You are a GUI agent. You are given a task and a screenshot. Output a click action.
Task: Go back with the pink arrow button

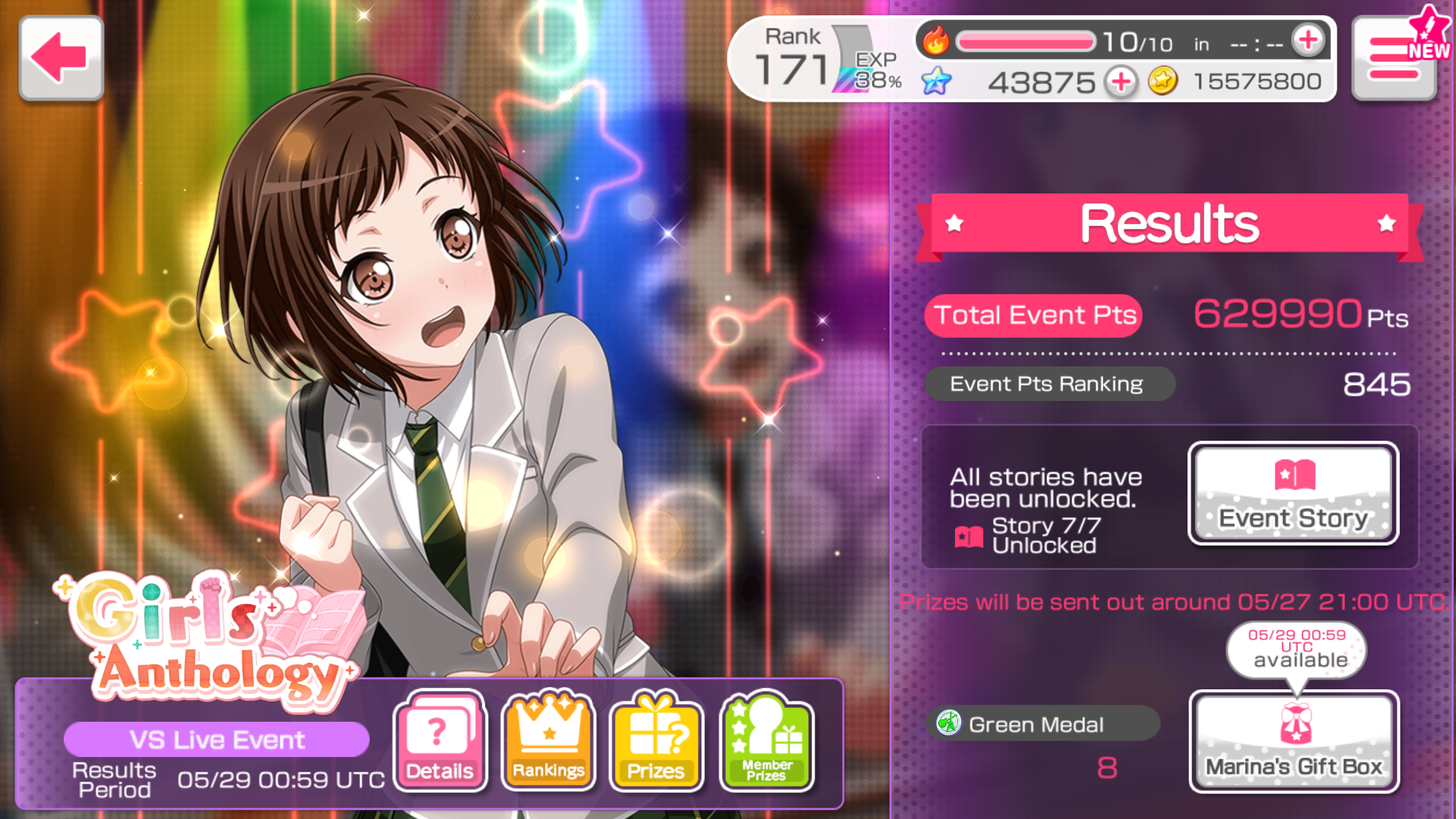pos(61,58)
